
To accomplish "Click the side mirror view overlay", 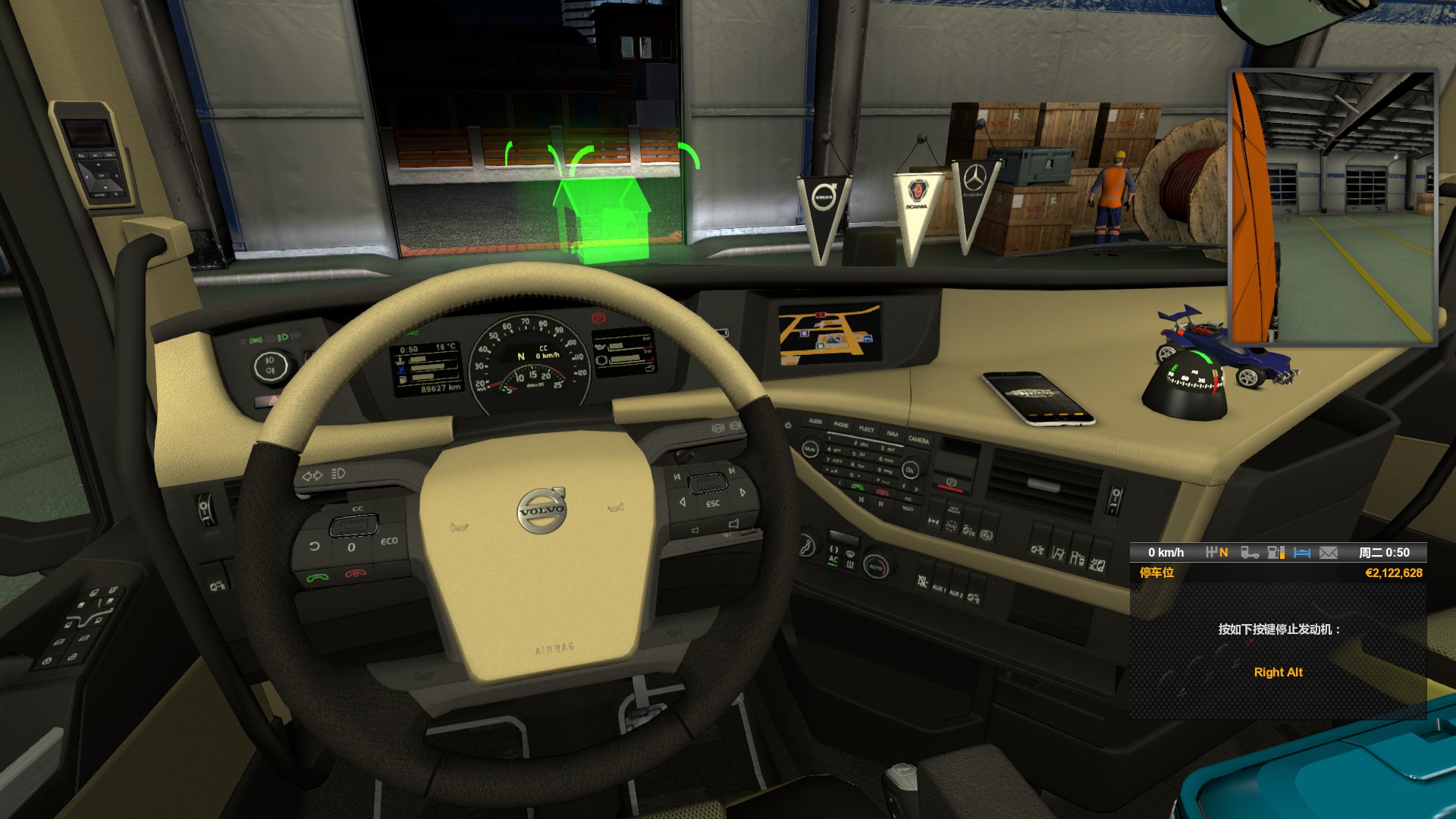I will click(x=1332, y=208).
